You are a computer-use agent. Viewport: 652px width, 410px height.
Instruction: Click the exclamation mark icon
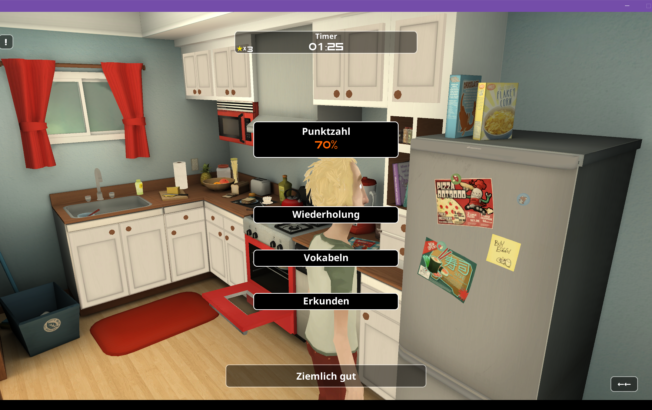coord(6,42)
